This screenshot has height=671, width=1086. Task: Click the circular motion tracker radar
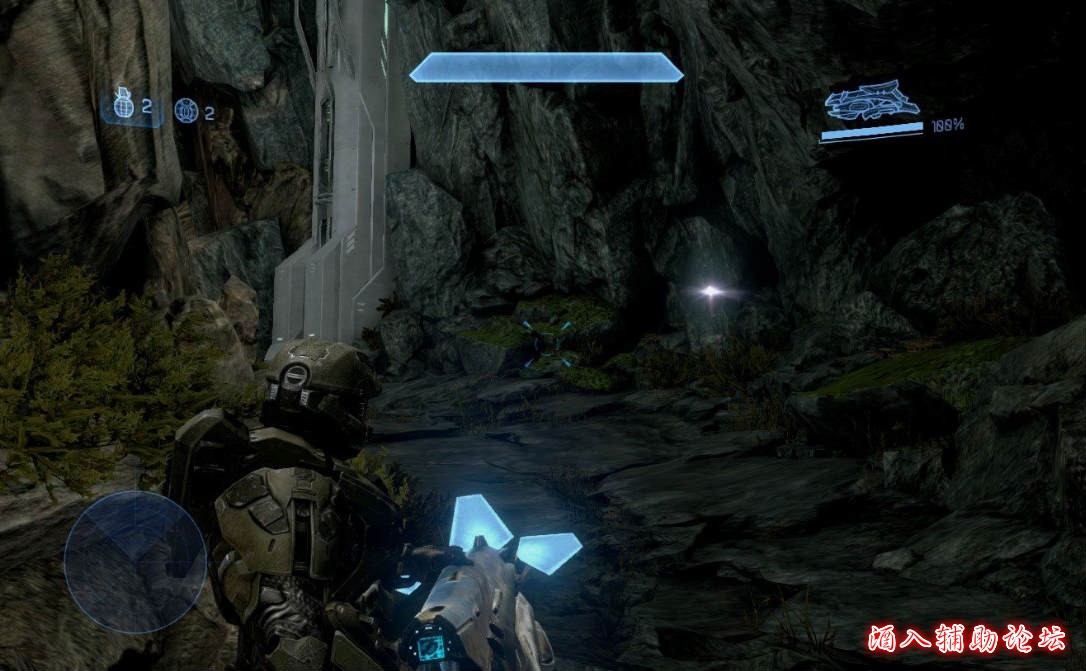pyautogui.click(x=134, y=562)
